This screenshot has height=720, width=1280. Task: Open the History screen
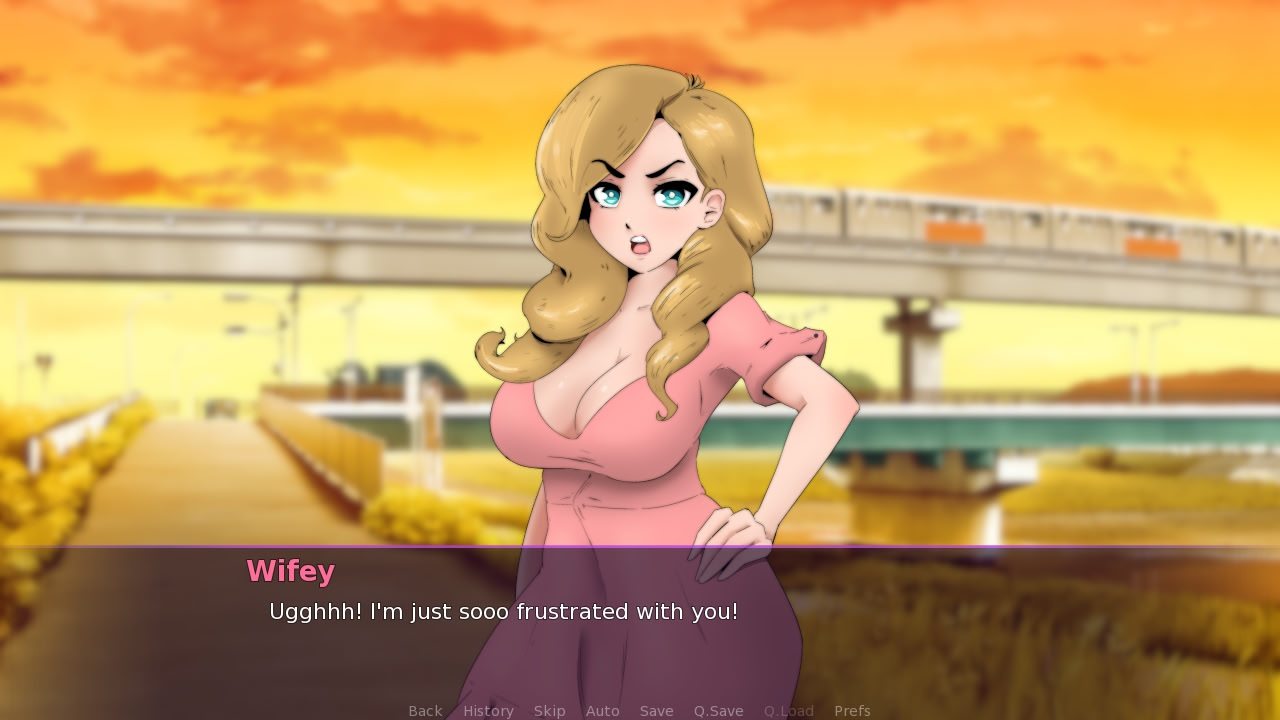[488, 710]
